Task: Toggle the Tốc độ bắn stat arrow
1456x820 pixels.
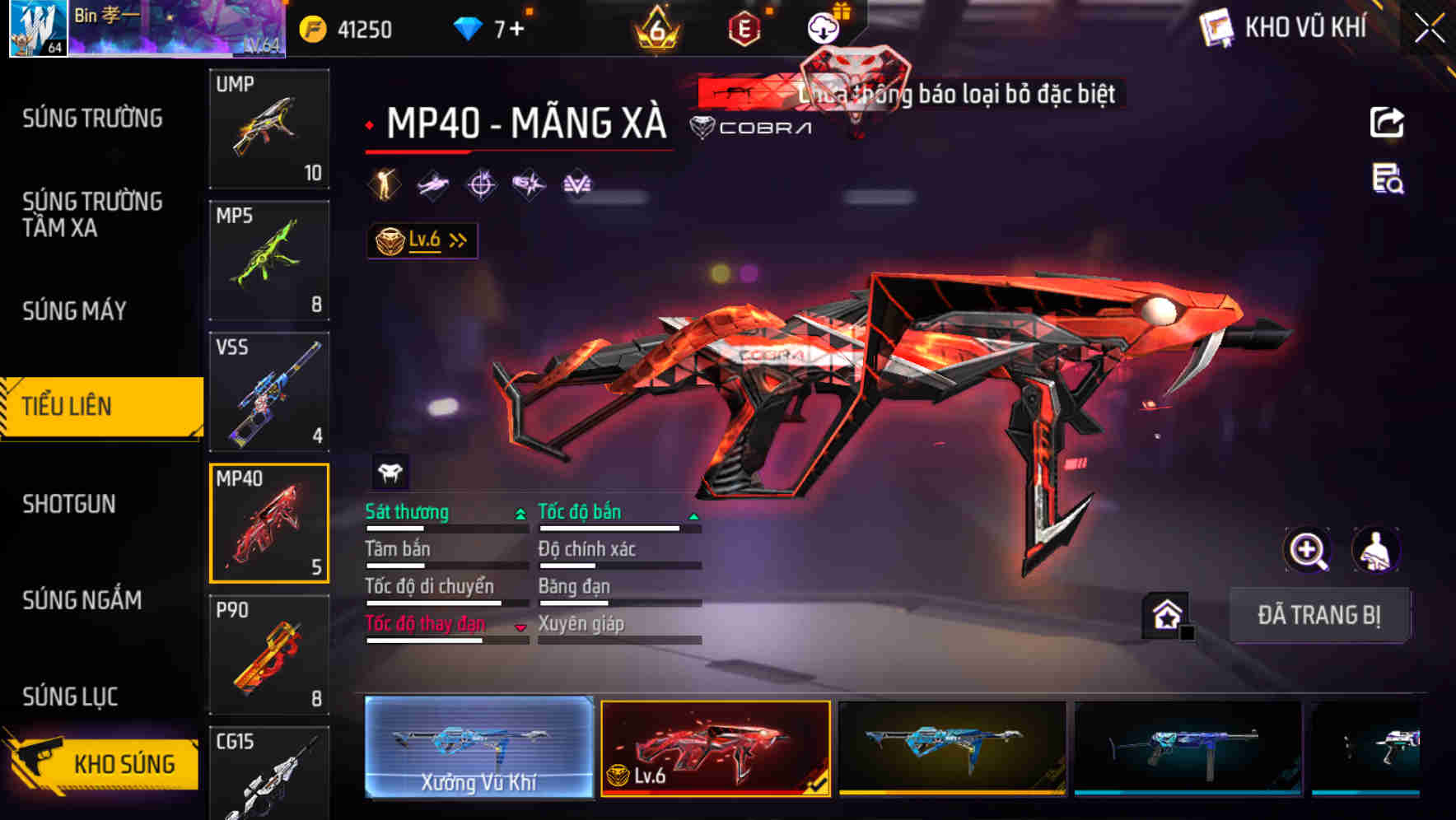Action: pyautogui.click(x=694, y=517)
